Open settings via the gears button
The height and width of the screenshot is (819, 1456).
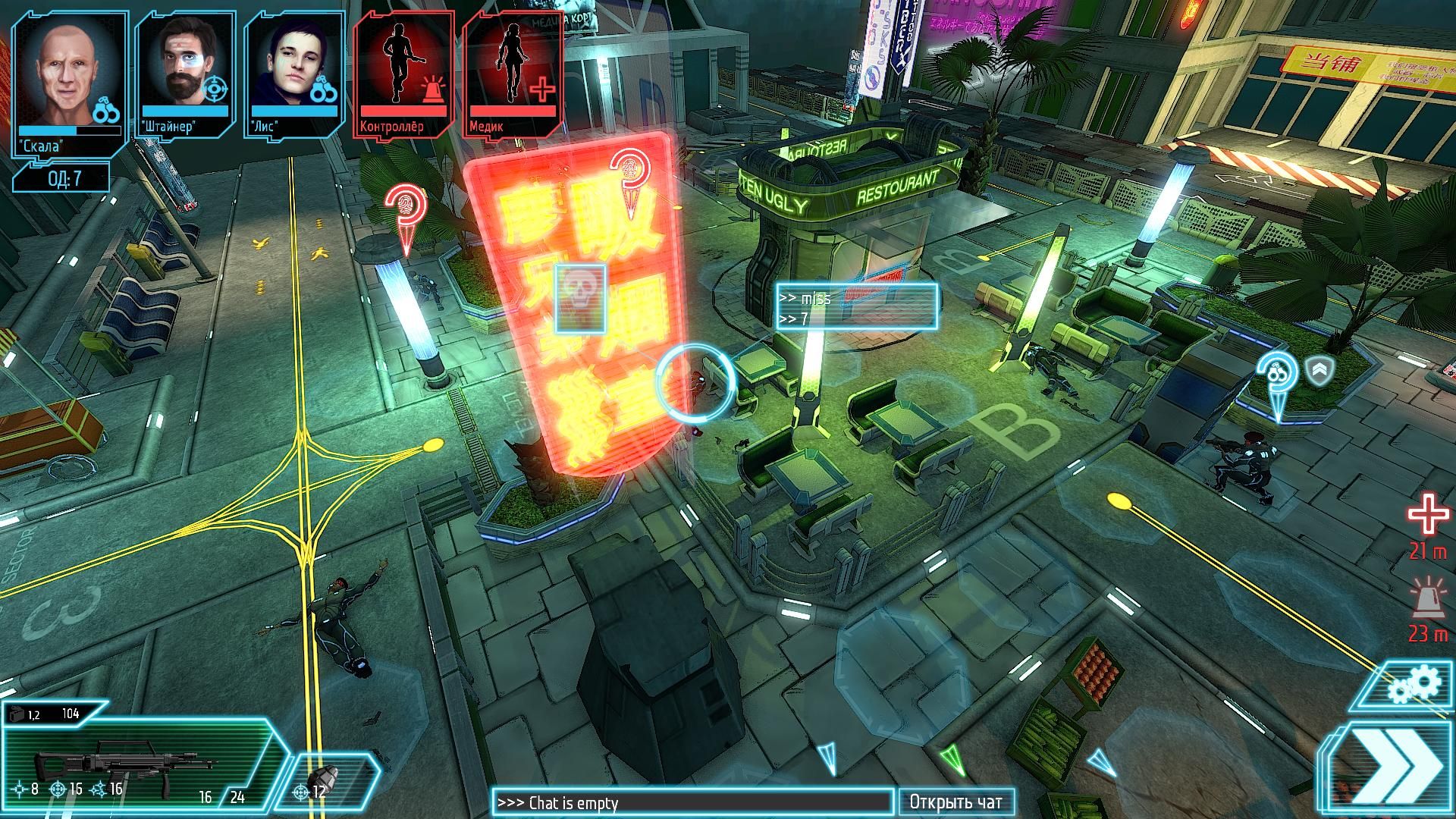1414,686
